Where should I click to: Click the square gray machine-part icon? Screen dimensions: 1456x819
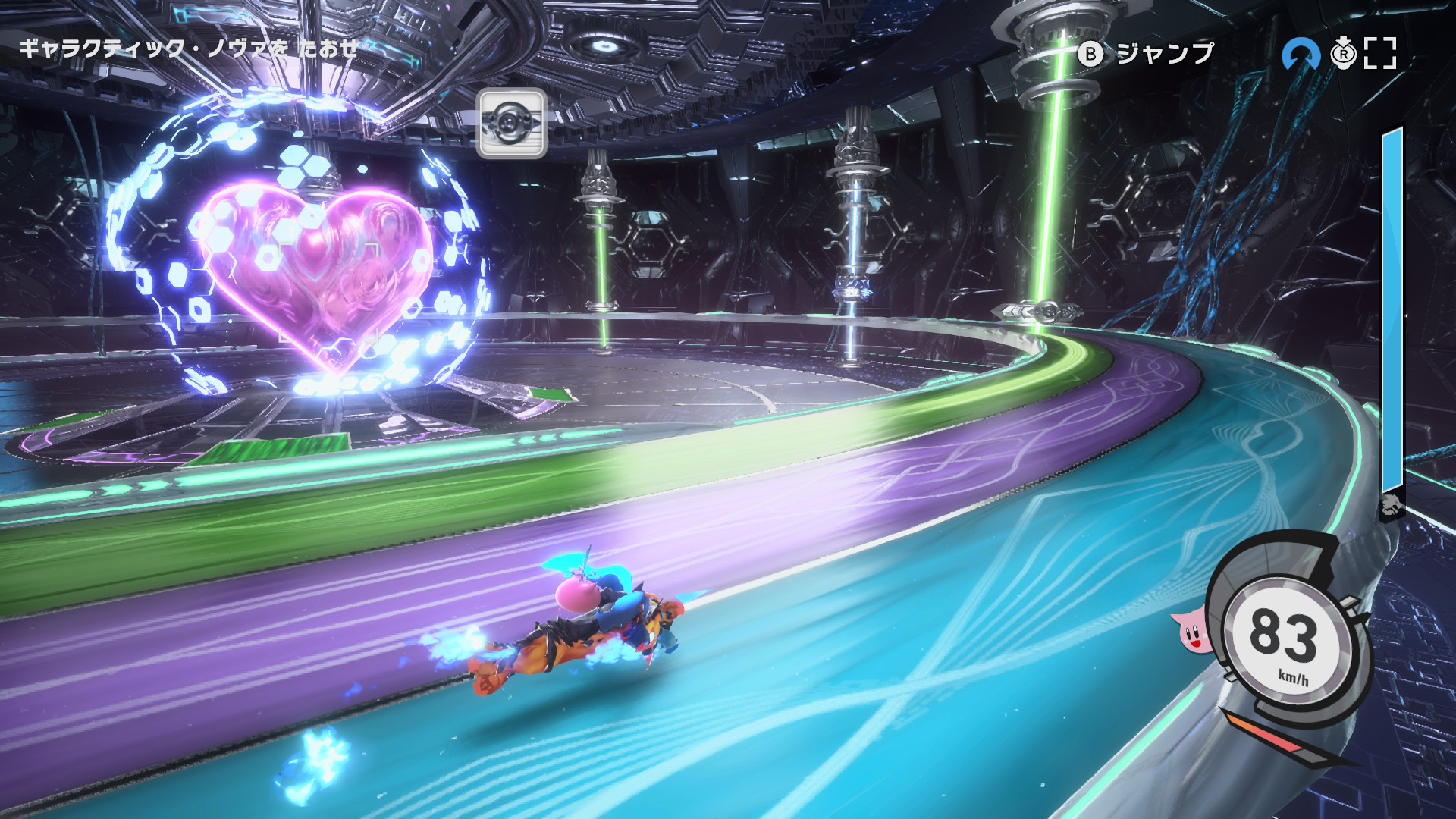pos(512,123)
